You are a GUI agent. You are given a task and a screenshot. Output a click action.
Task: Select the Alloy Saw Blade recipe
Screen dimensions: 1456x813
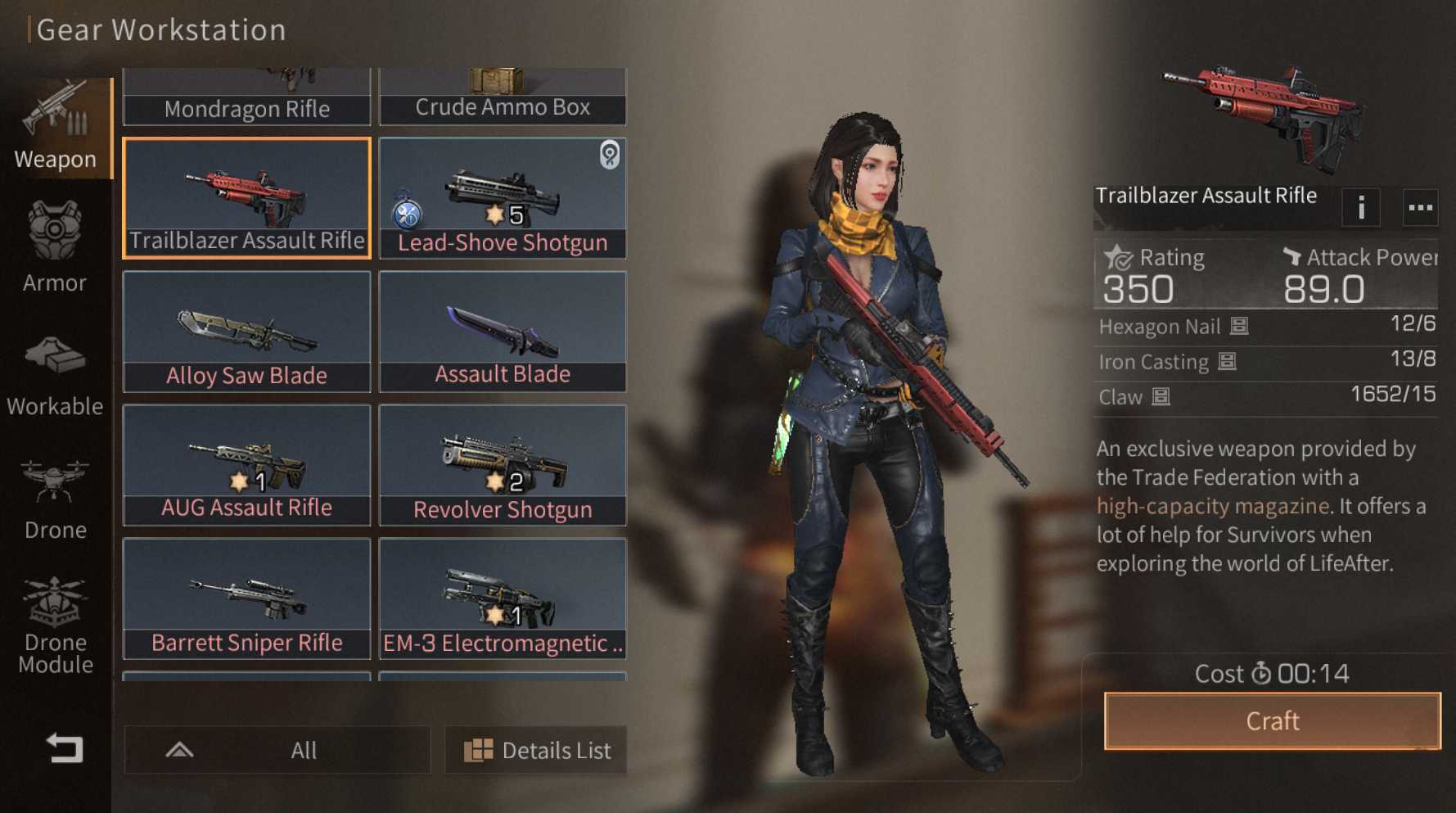(x=246, y=332)
